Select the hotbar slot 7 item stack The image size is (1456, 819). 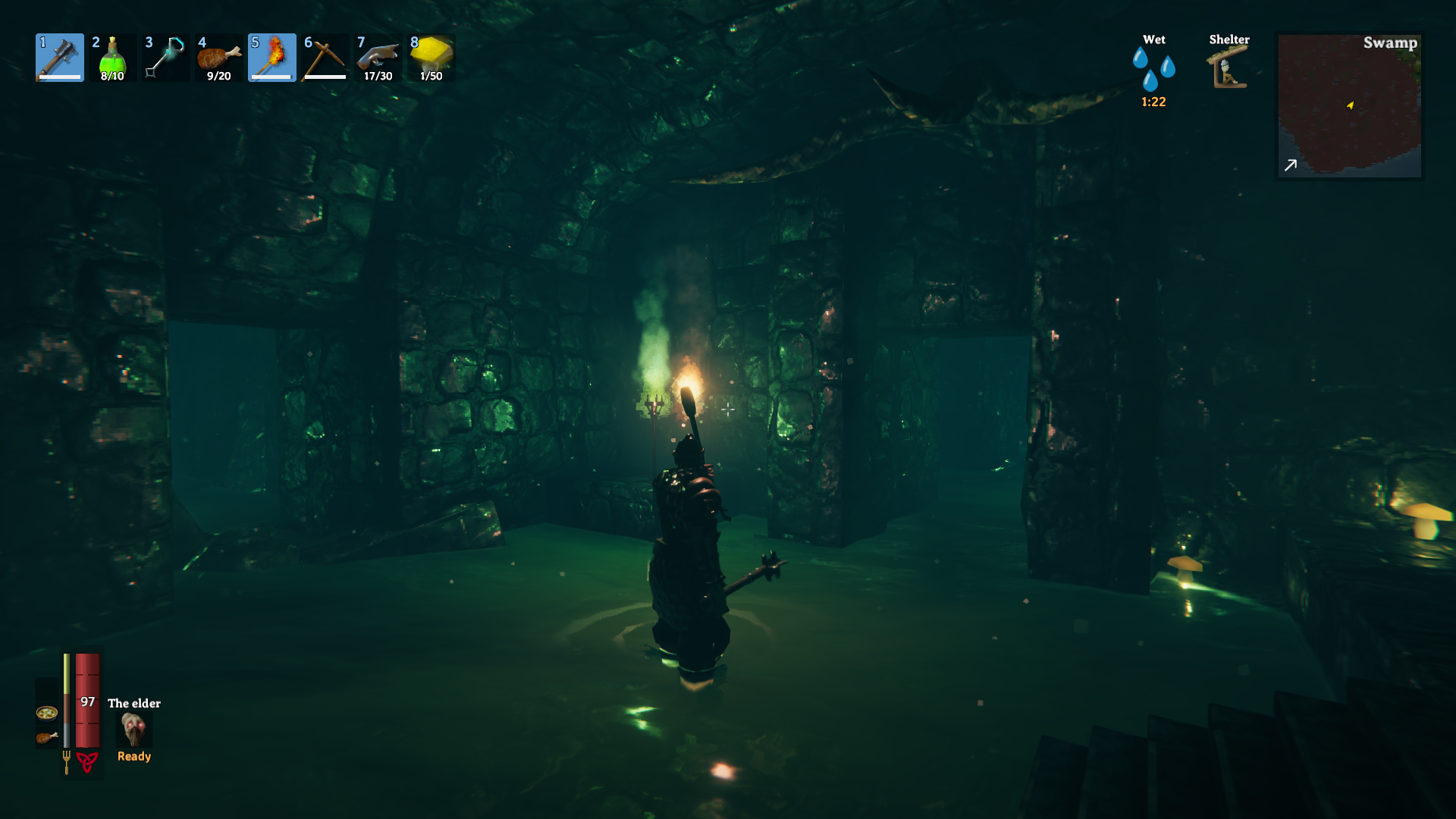click(378, 58)
